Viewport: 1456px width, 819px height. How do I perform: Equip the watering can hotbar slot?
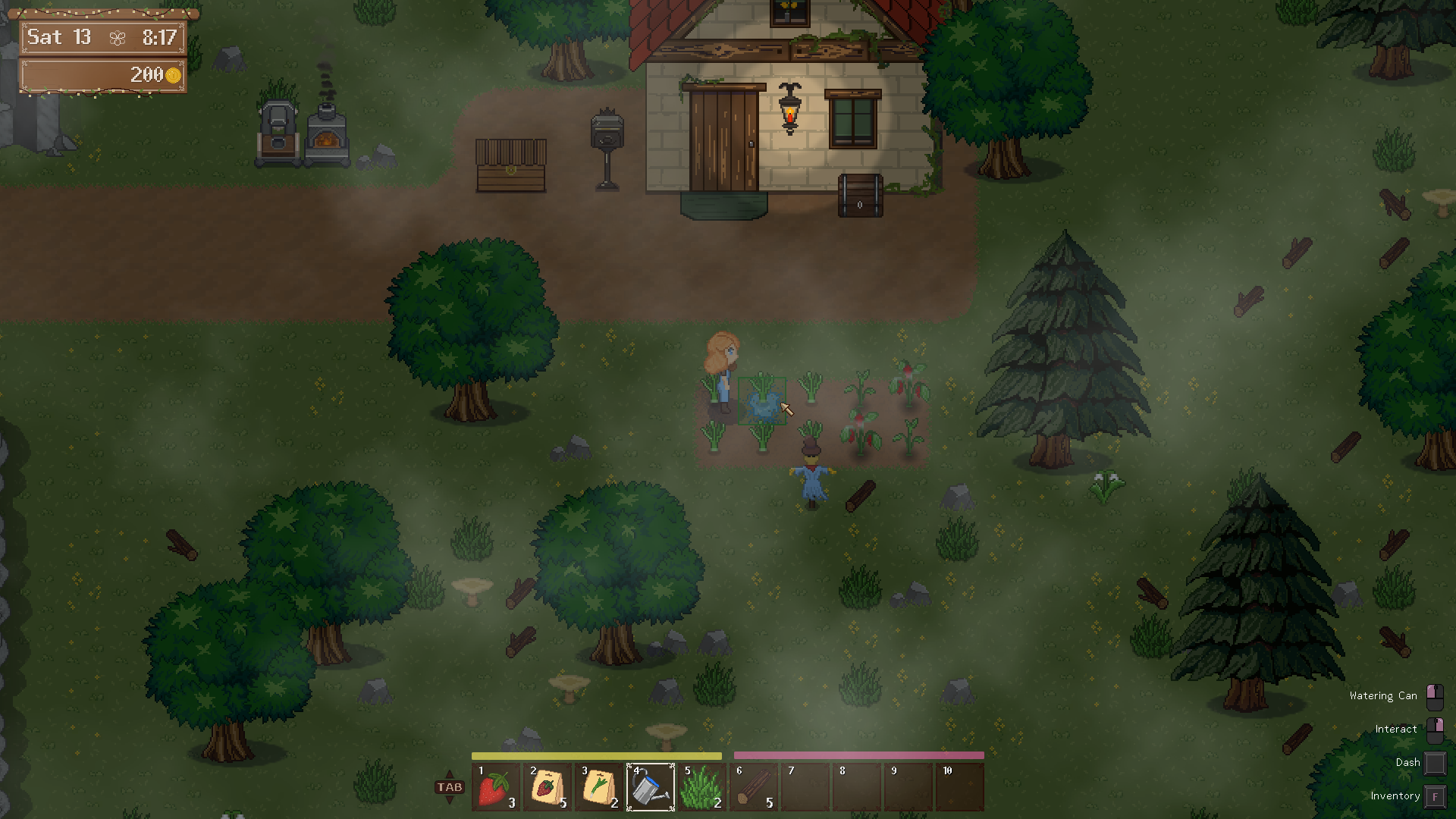click(x=651, y=788)
